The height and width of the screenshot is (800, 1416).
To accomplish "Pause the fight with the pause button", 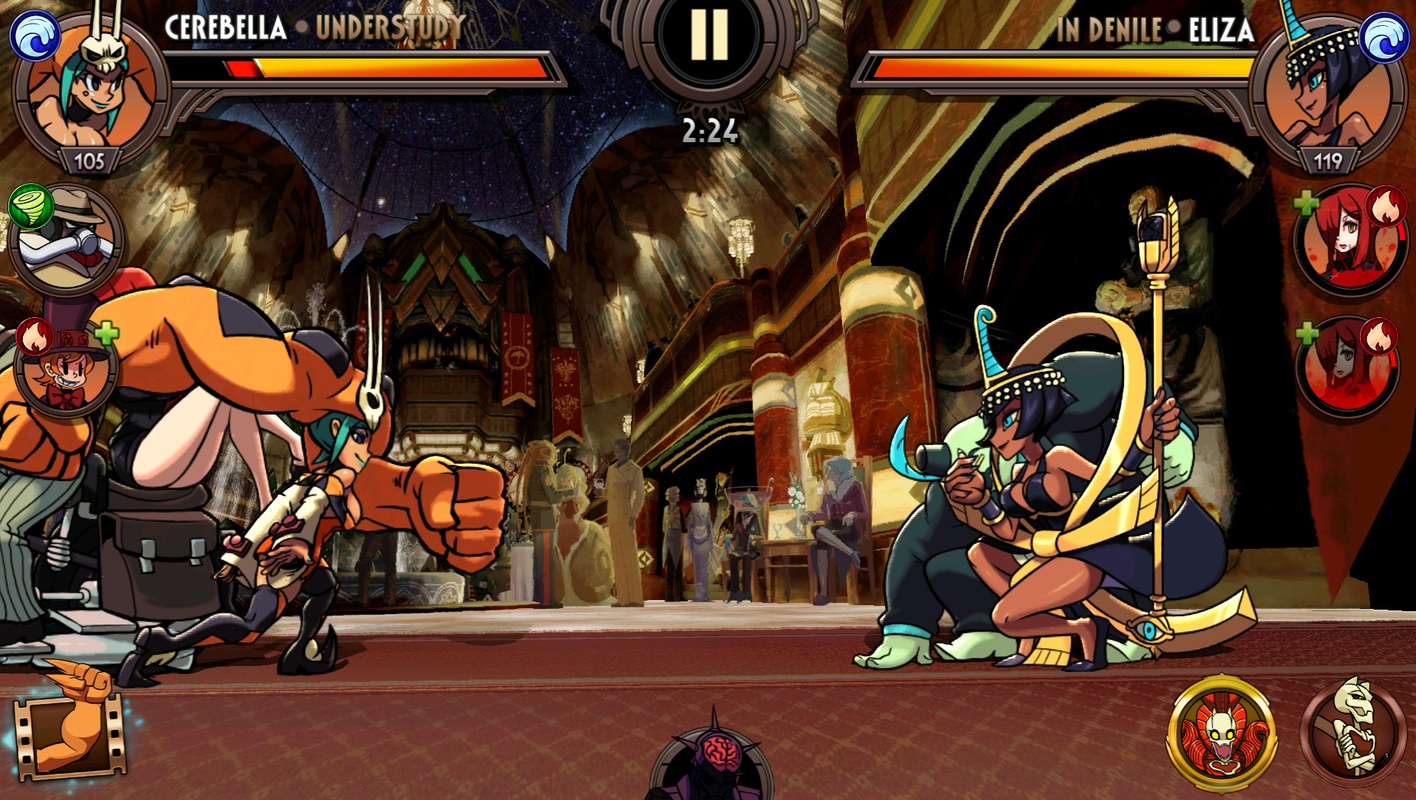I will click(709, 37).
